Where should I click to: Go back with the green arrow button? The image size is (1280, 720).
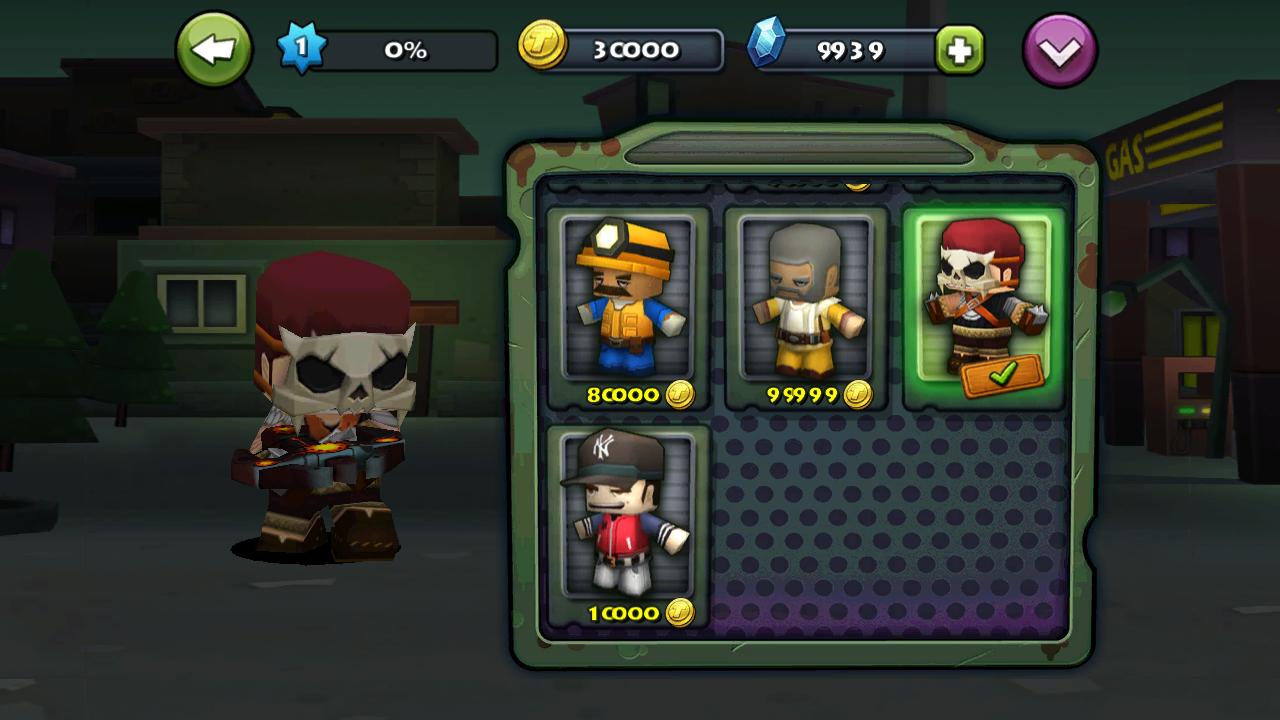213,49
